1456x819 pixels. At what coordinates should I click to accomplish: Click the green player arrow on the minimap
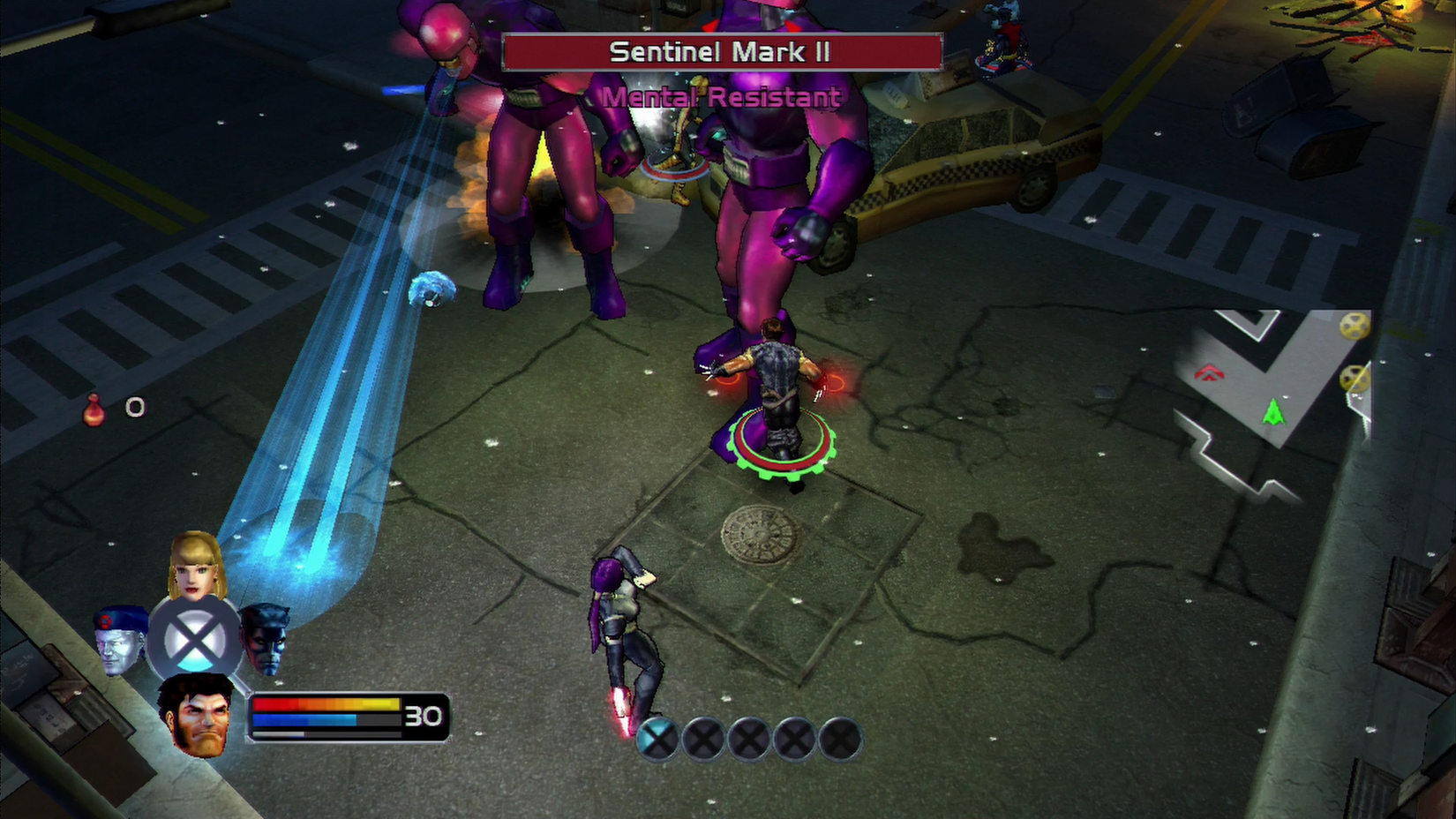click(1272, 411)
